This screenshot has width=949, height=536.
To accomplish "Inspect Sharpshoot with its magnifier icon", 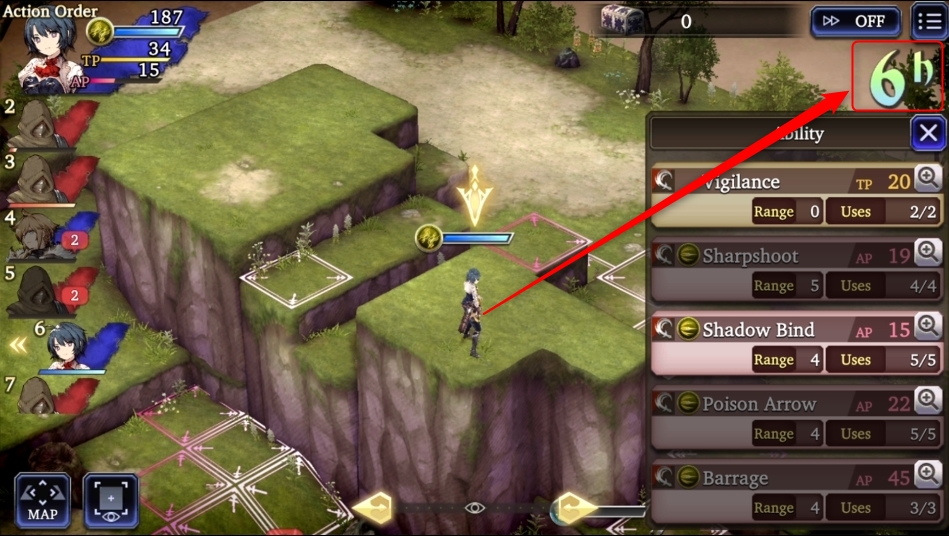I will coord(928,253).
